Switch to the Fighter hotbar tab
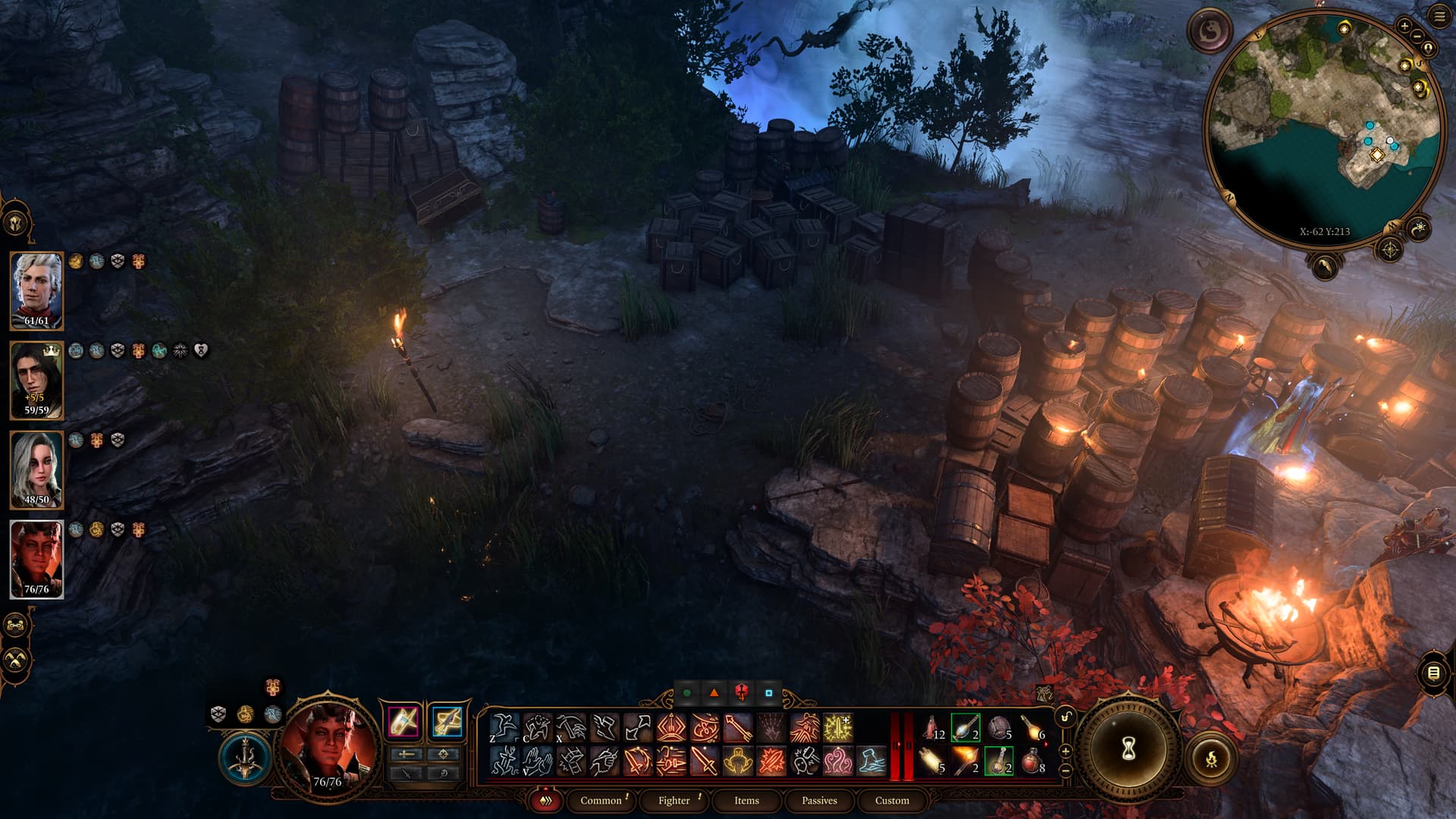The height and width of the screenshot is (819, 1456). pos(673,800)
